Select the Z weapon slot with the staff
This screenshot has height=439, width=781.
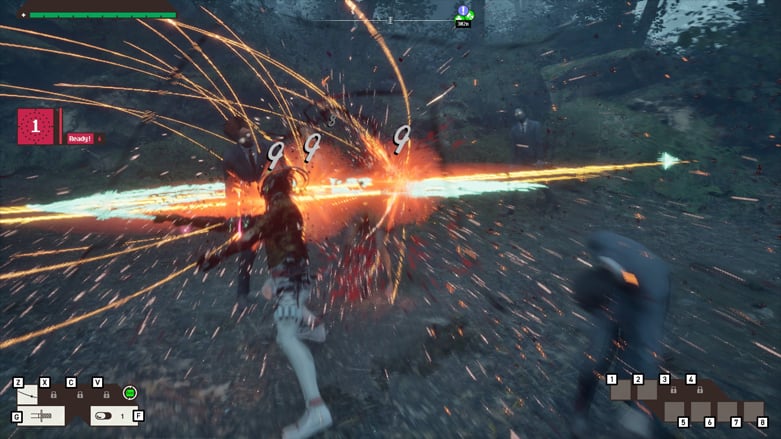point(28,394)
